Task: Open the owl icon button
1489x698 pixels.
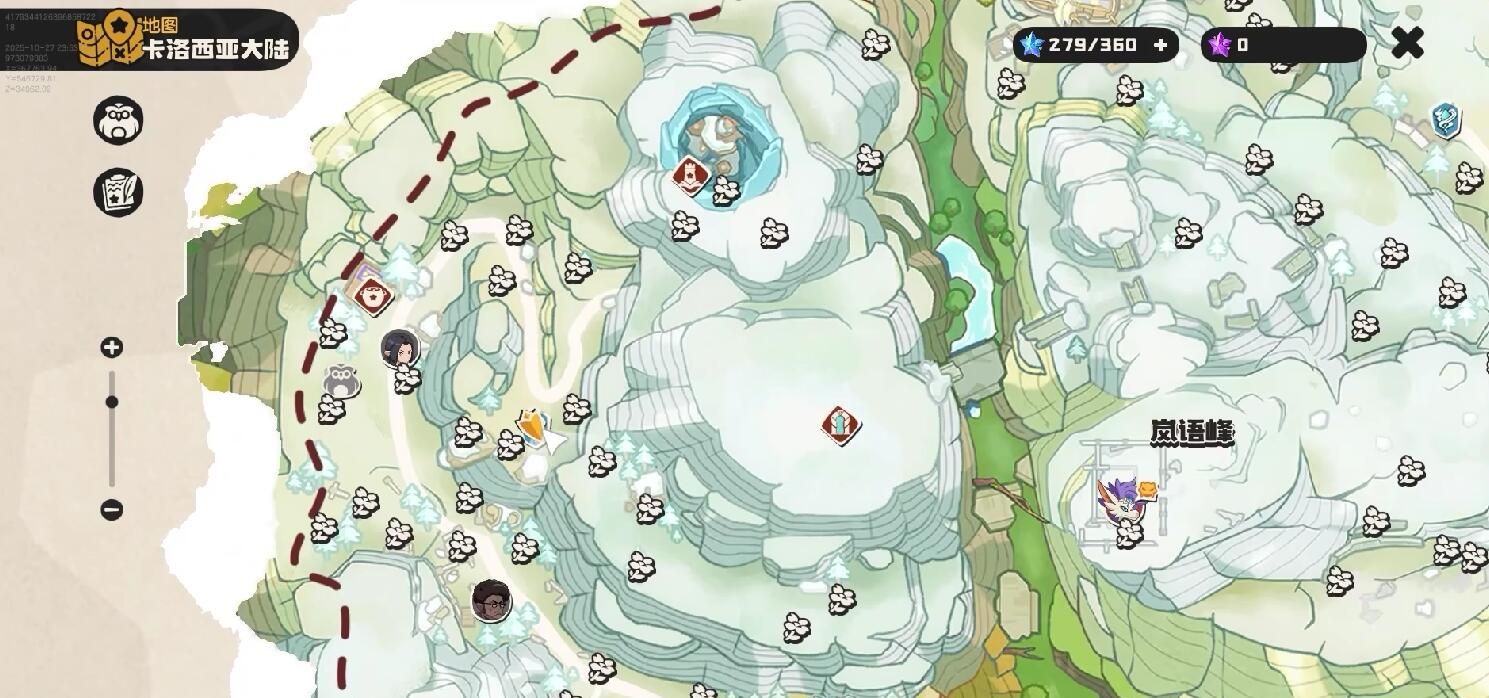Action: pyautogui.click(x=118, y=121)
